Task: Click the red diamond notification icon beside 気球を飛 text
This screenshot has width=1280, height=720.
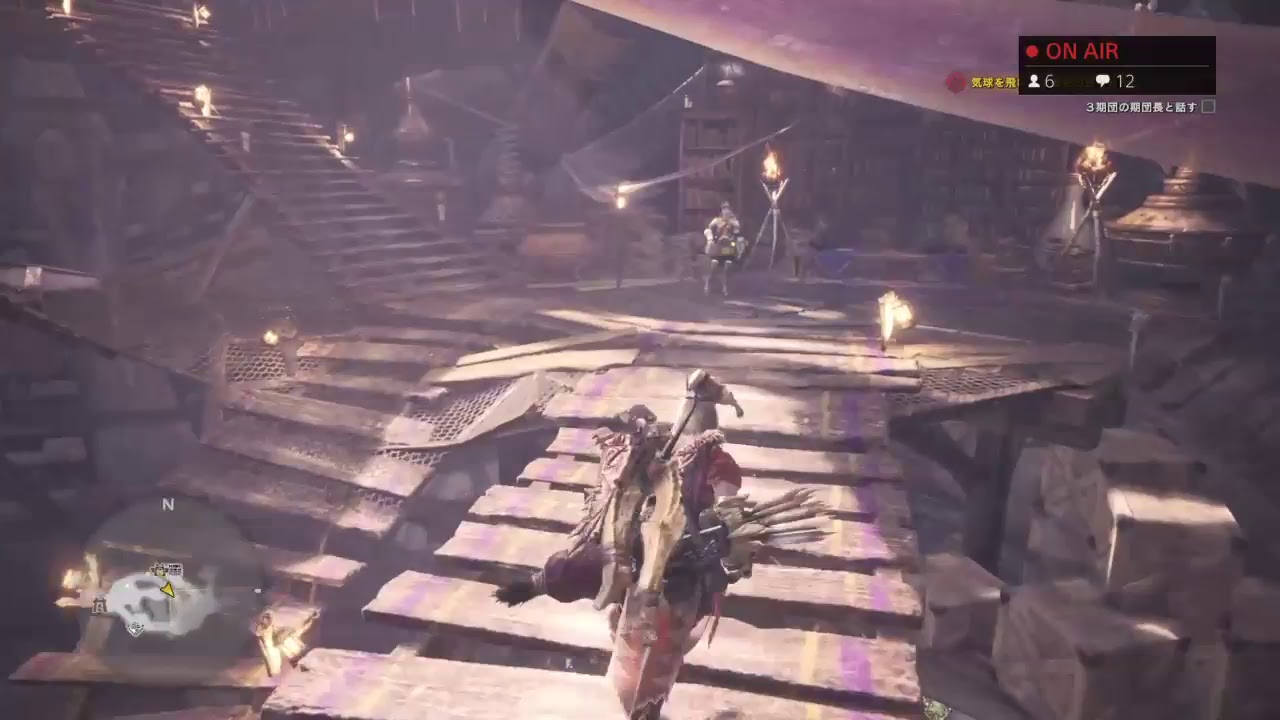Action: [x=956, y=81]
